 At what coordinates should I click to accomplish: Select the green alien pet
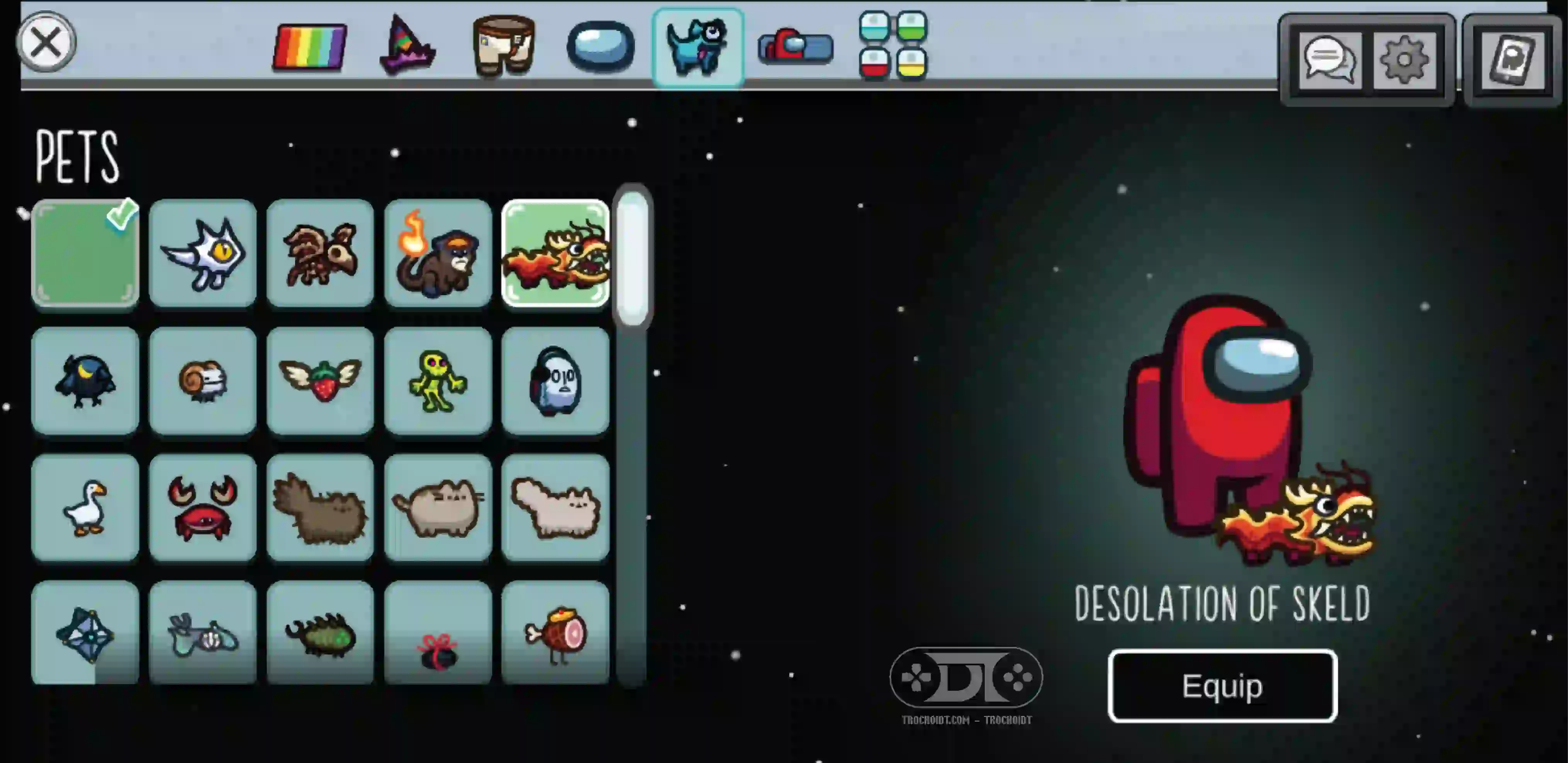pos(438,381)
